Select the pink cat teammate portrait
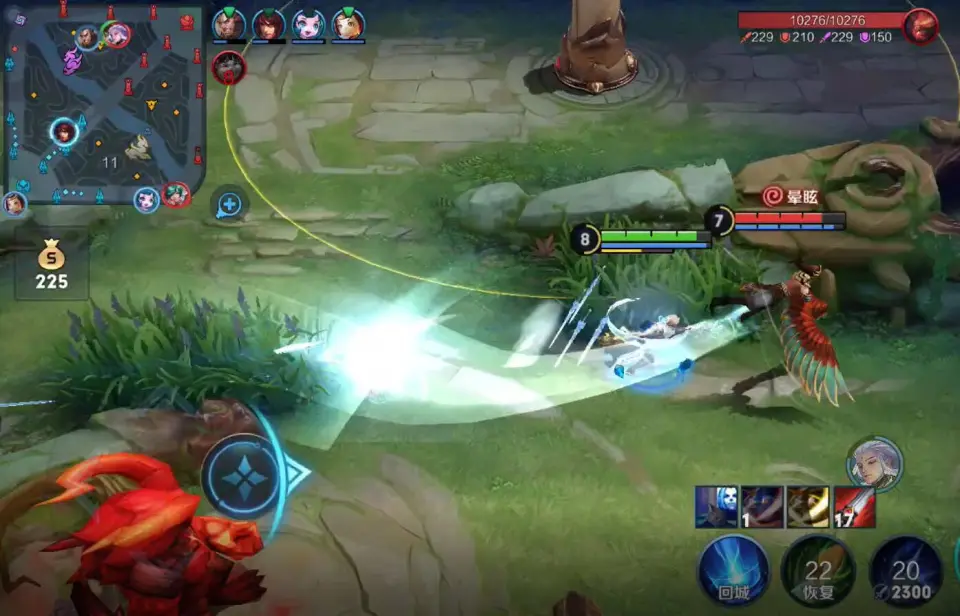 pos(308,25)
